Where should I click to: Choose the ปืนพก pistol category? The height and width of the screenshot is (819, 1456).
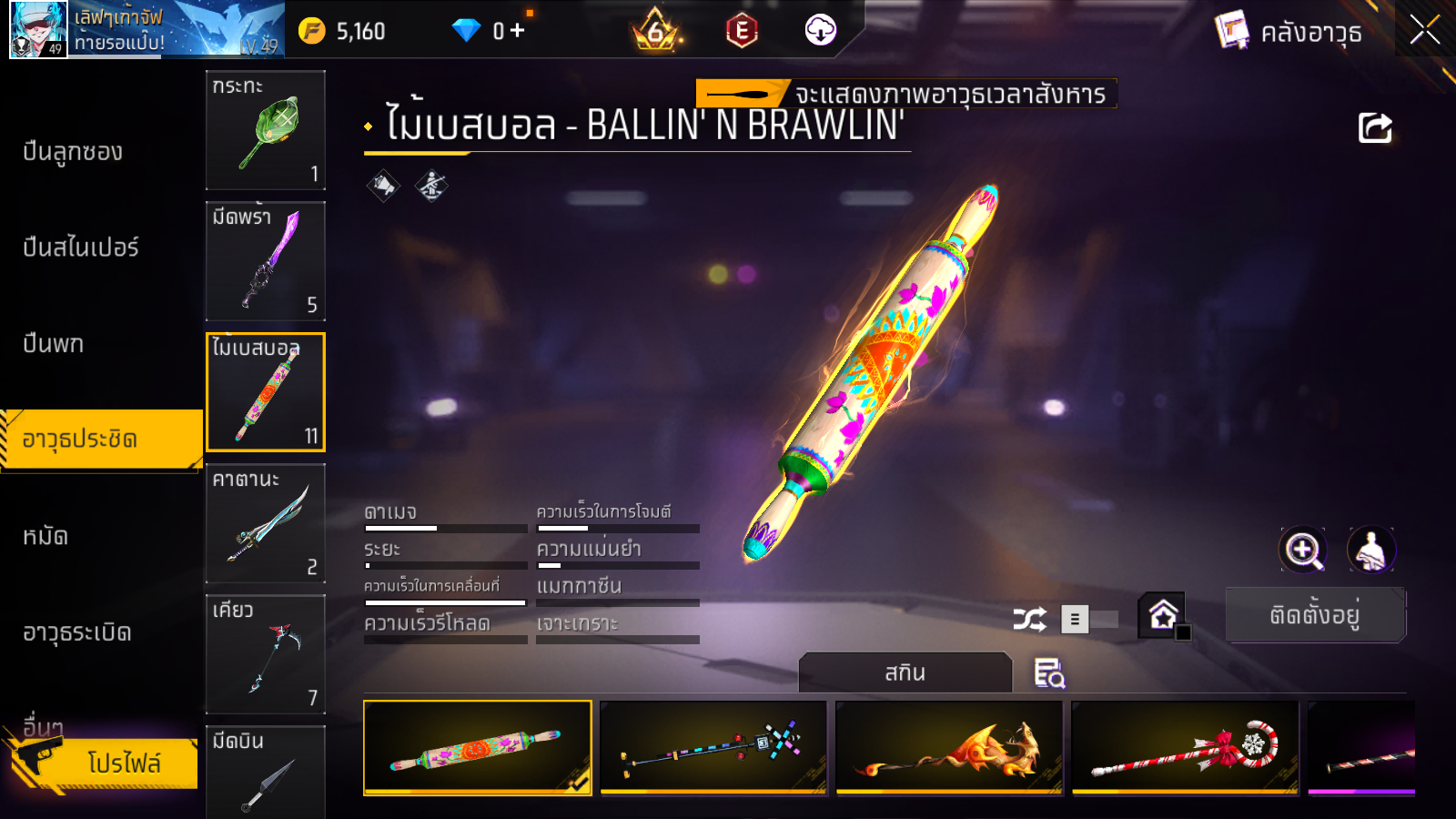tap(54, 344)
